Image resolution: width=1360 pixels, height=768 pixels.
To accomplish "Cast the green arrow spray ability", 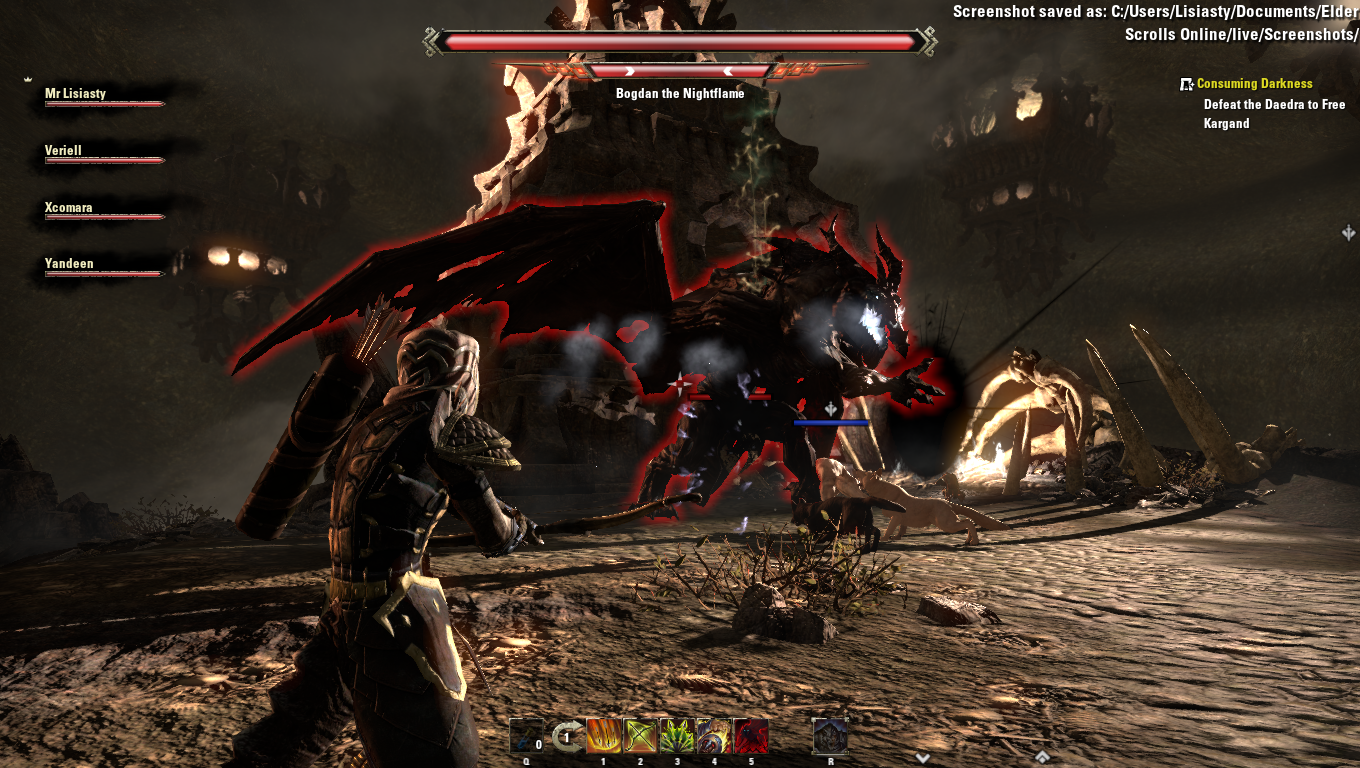I will tap(677, 736).
